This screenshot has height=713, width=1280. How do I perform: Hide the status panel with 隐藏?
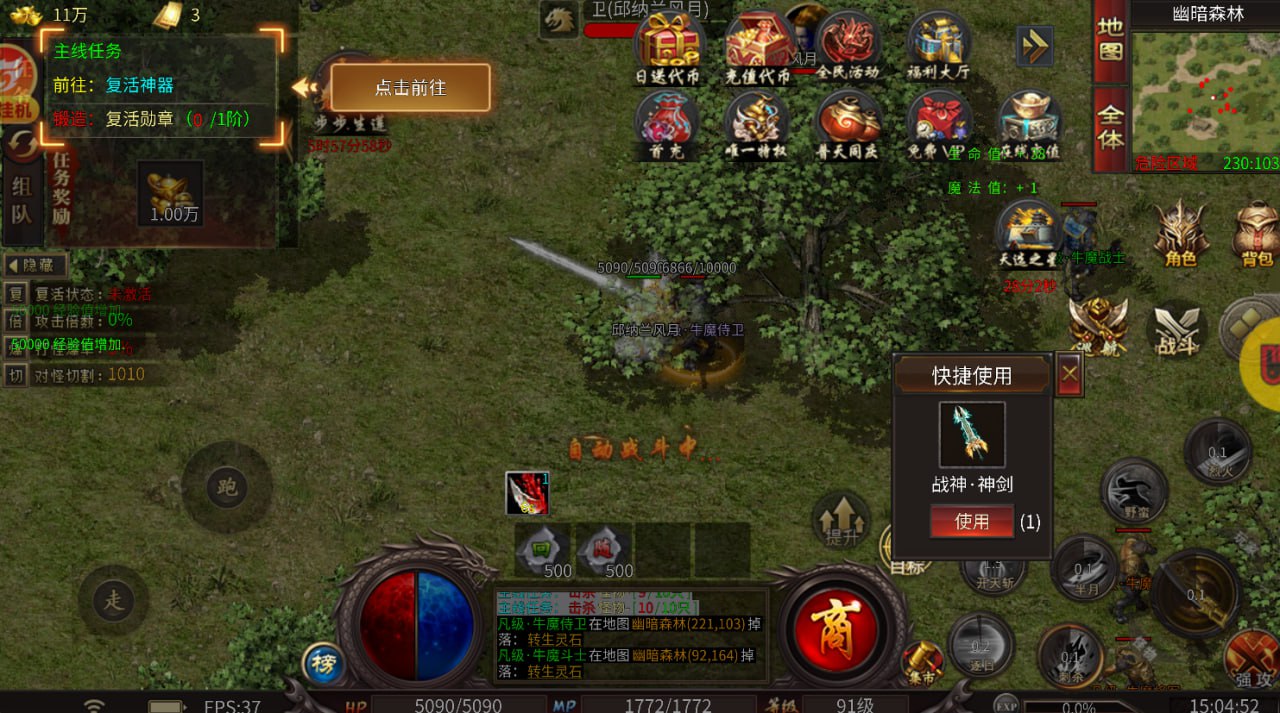[36, 266]
